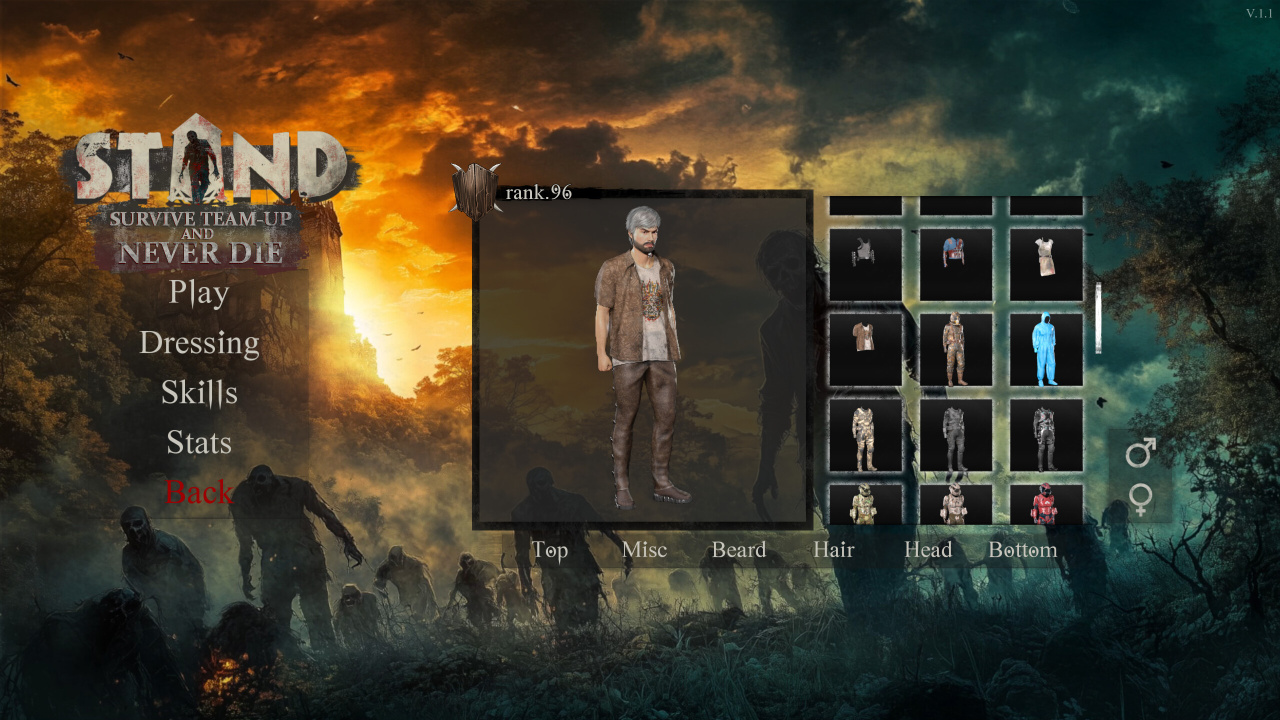The width and height of the screenshot is (1280, 720).
Task: Switch to the Misc tab
Action: 644,550
